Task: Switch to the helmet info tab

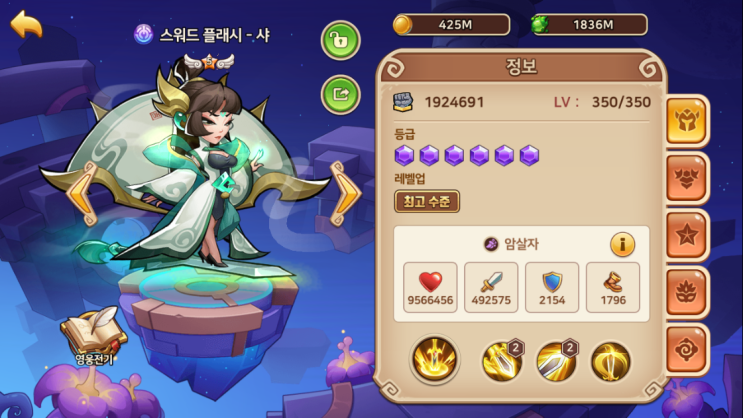Action: pyautogui.click(x=687, y=122)
